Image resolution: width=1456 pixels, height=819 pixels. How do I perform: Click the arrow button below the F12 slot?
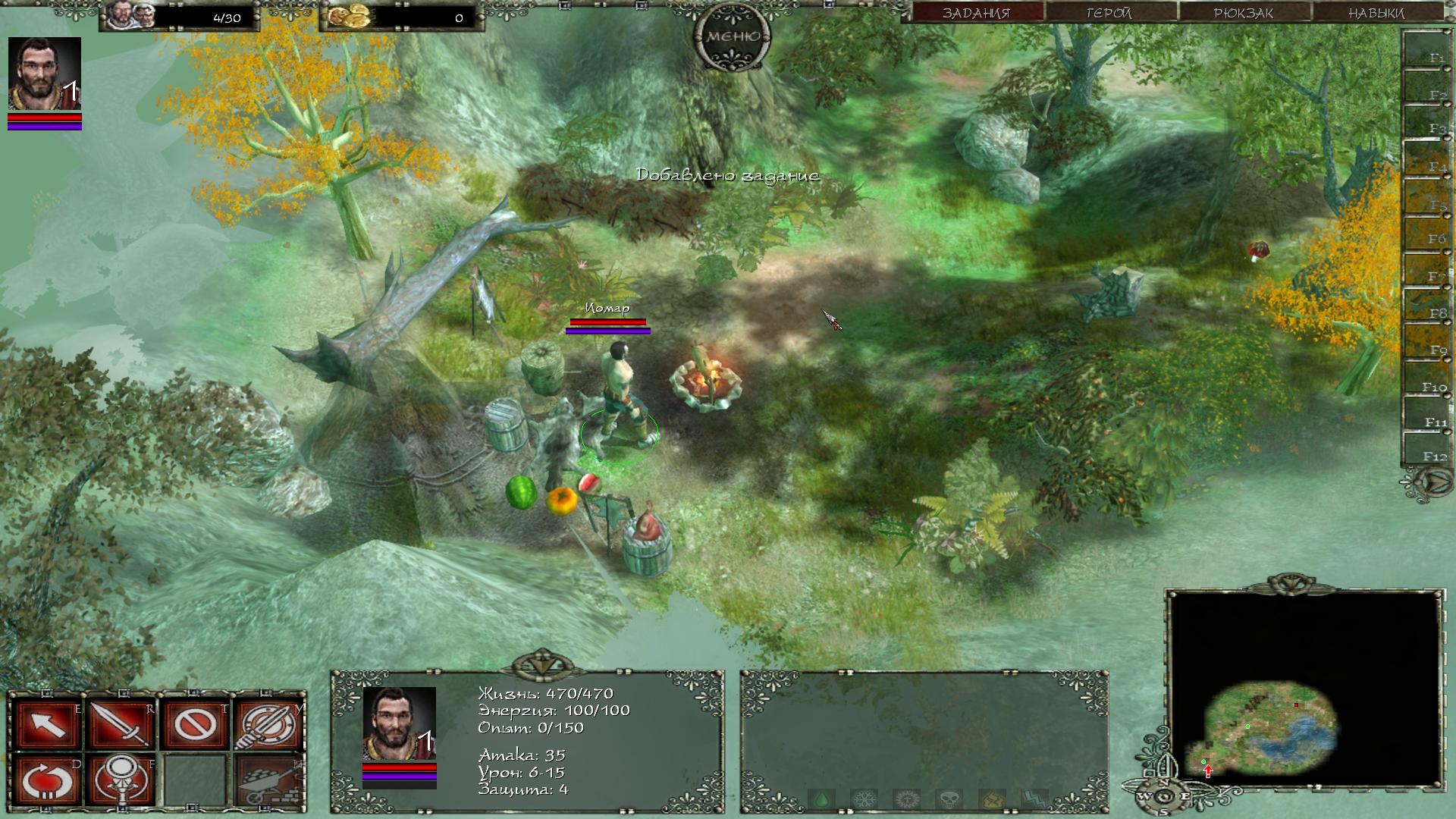coord(1428,482)
